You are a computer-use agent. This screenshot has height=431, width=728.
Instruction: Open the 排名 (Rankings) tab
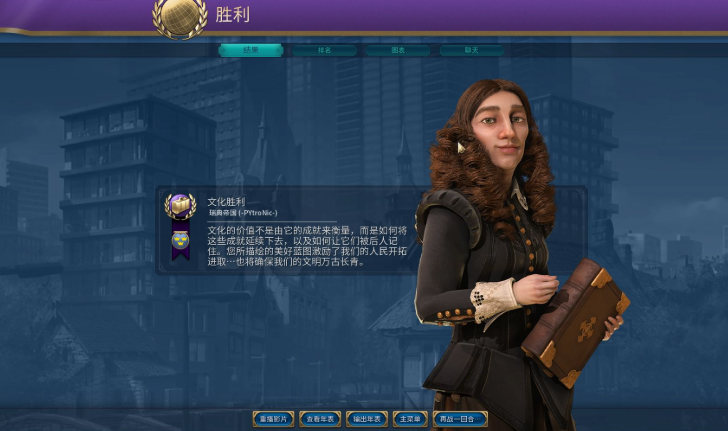tap(324, 50)
